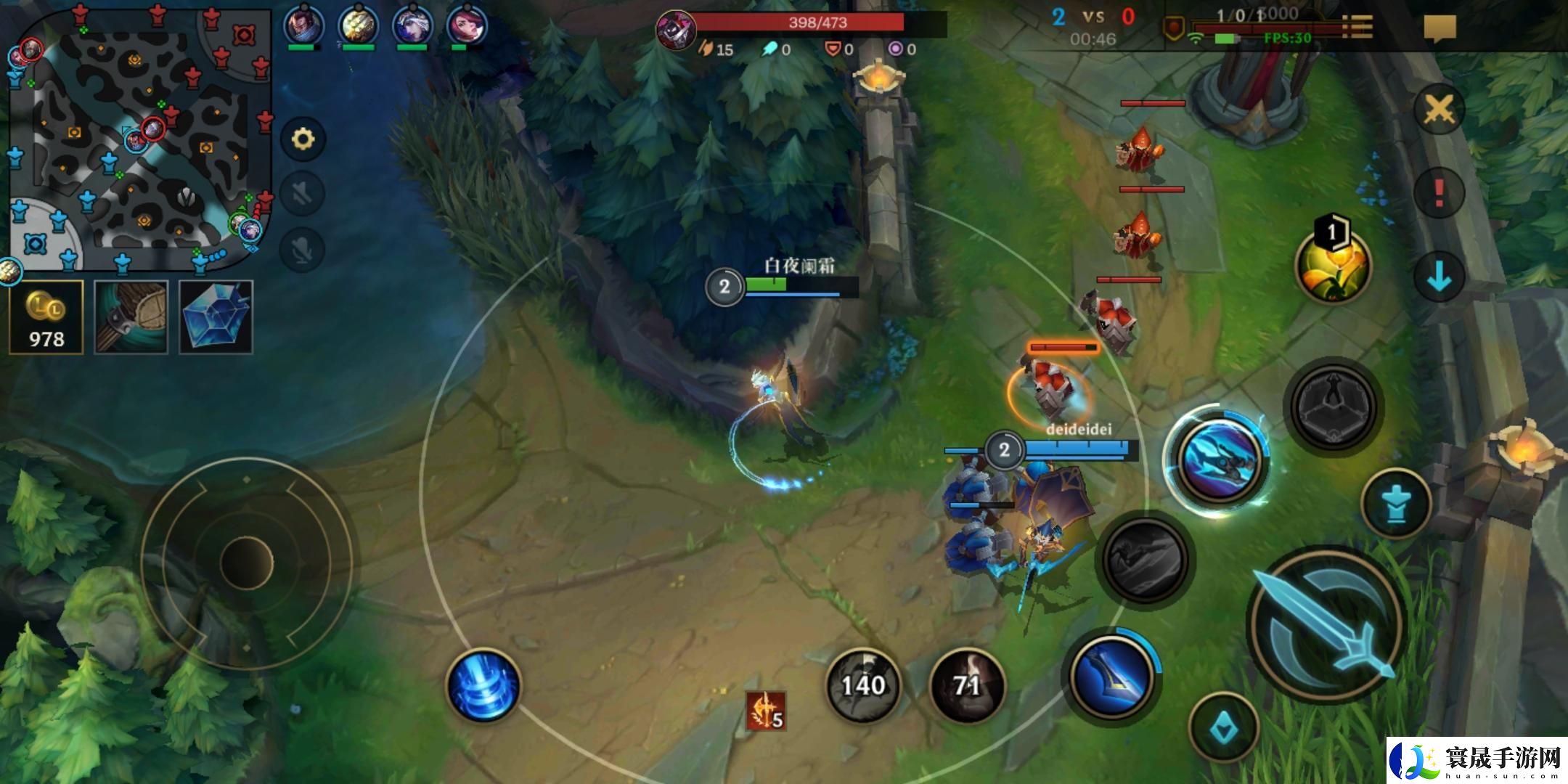
Task: Activate the glowing blue blade skill
Action: pos(1217,460)
